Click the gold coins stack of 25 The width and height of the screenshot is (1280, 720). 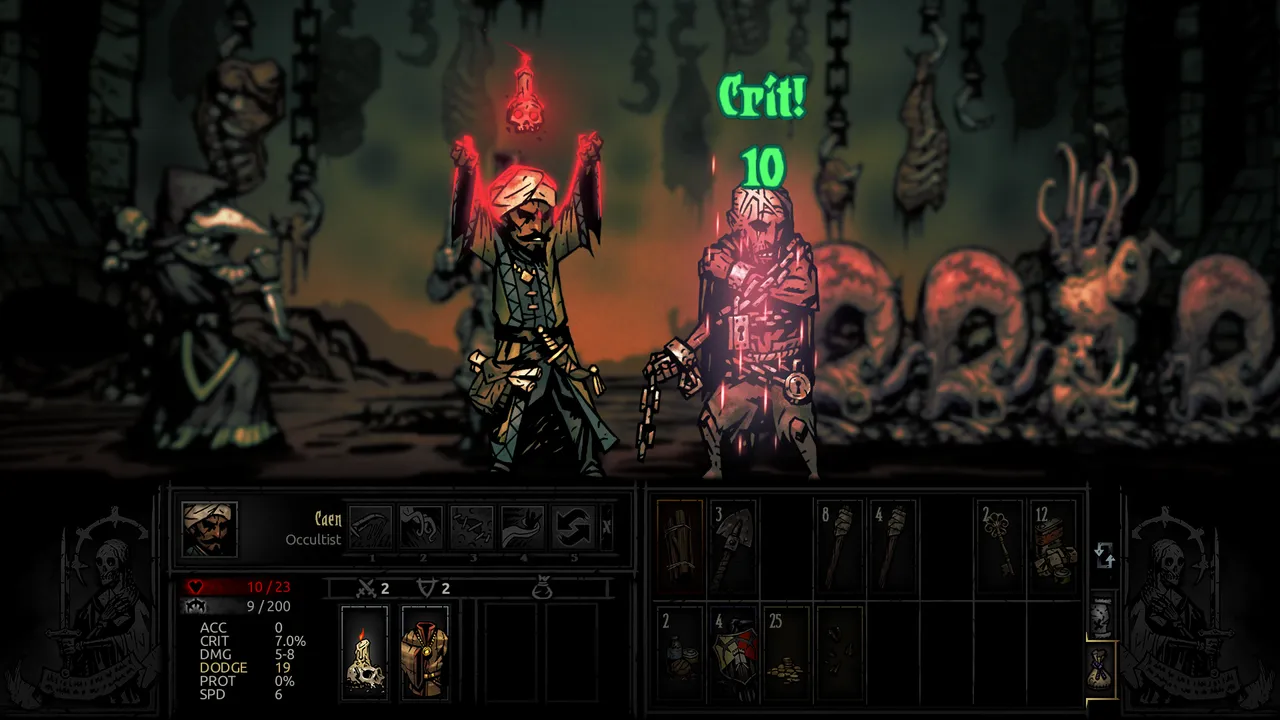pyautogui.click(x=788, y=652)
